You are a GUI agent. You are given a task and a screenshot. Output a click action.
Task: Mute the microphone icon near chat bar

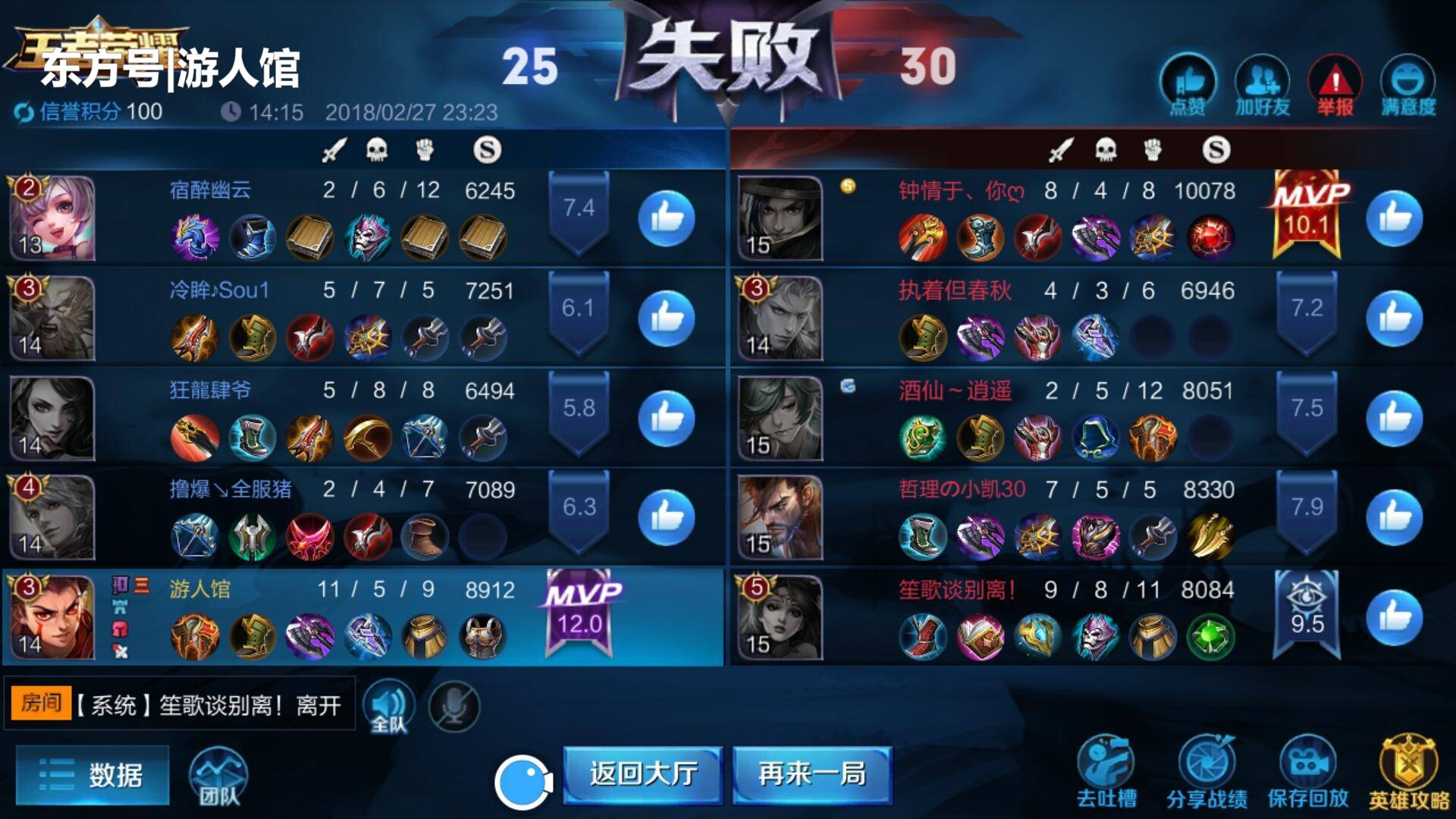point(453,706)
